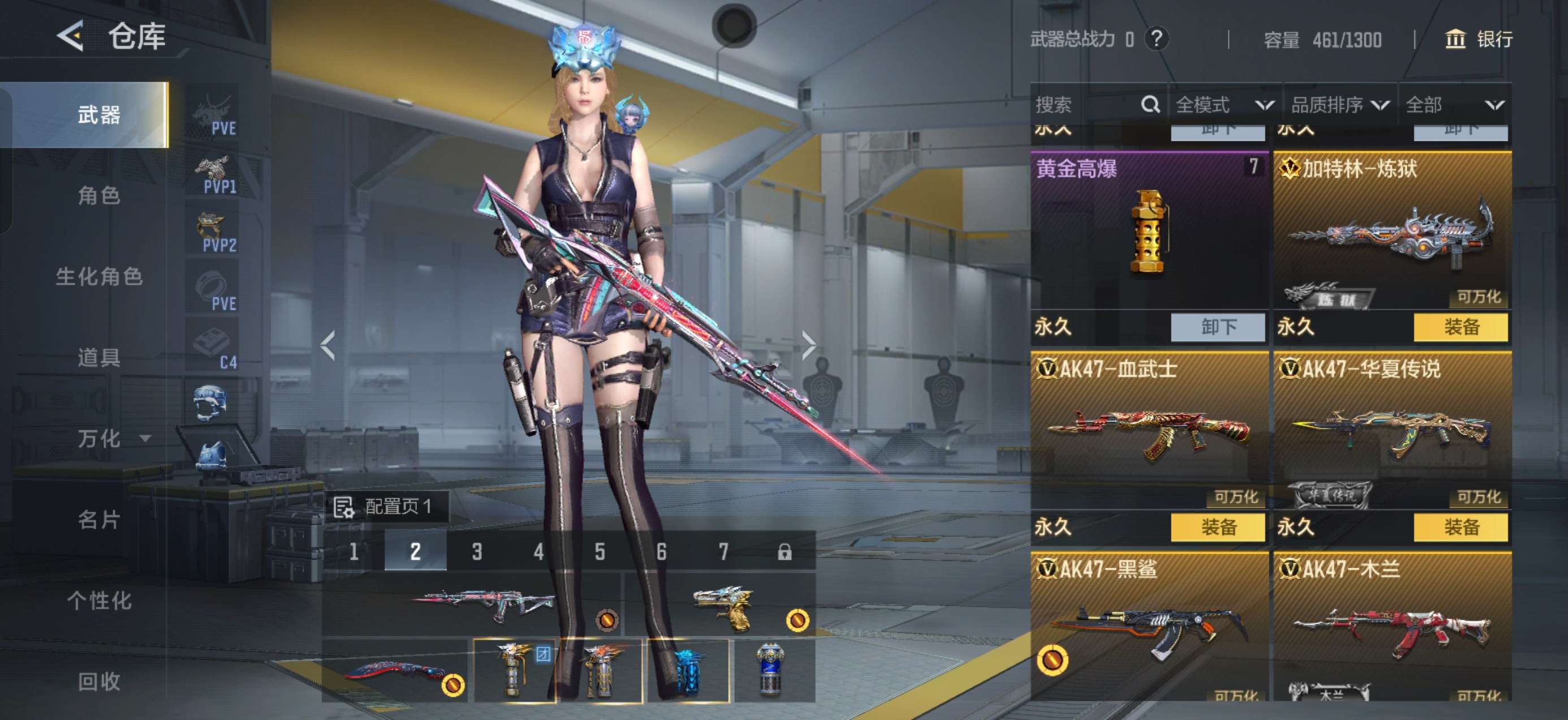
Task: Switch to the 角色 category
Action: (x=98, y=196)
